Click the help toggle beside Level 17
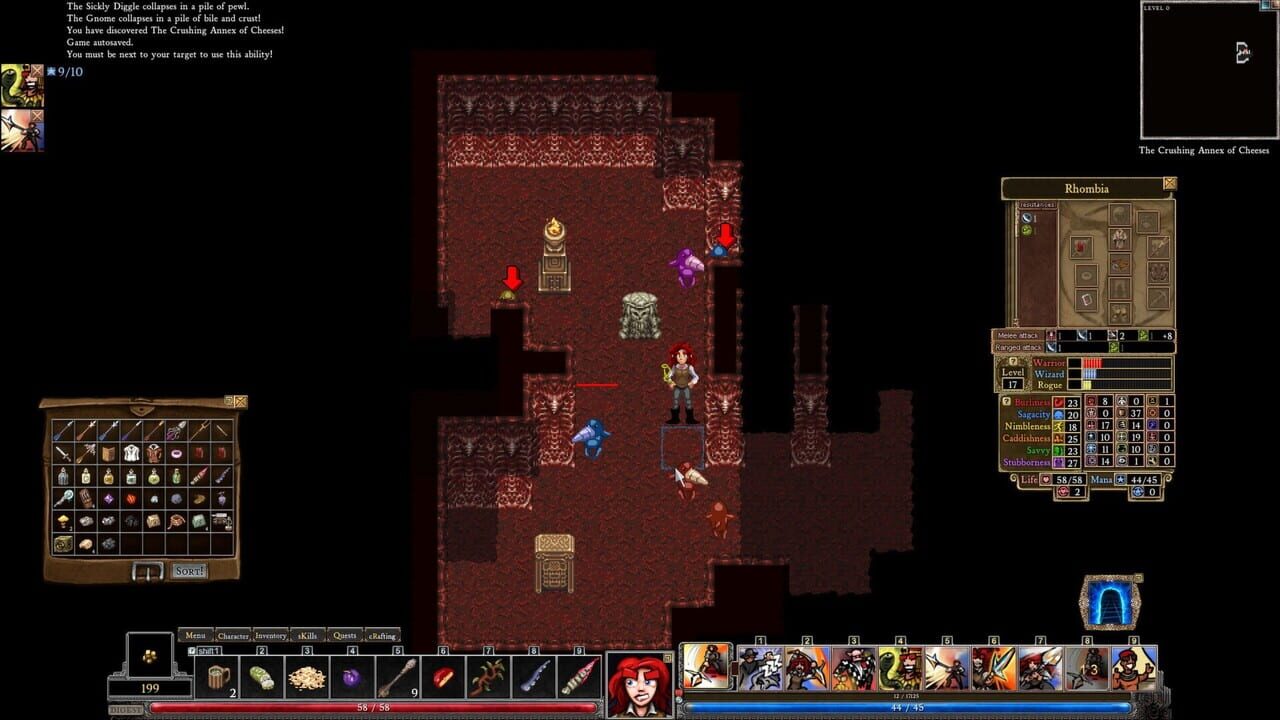Viewport: 1280px width, 720px height. click(1014, 360)
